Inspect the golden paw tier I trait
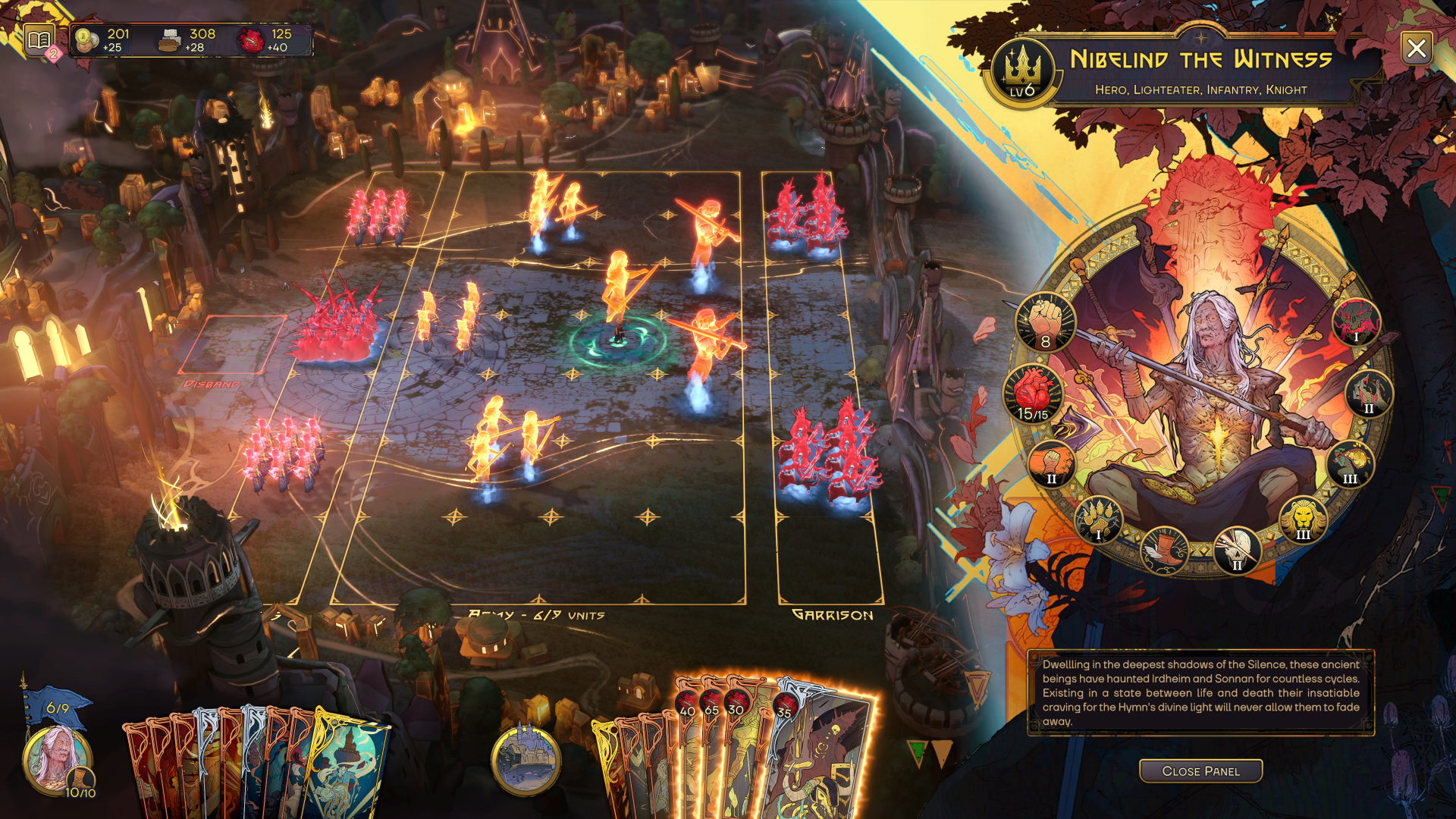The image size is (1456, 819). pyautogui.click(x=1098, y=519)
